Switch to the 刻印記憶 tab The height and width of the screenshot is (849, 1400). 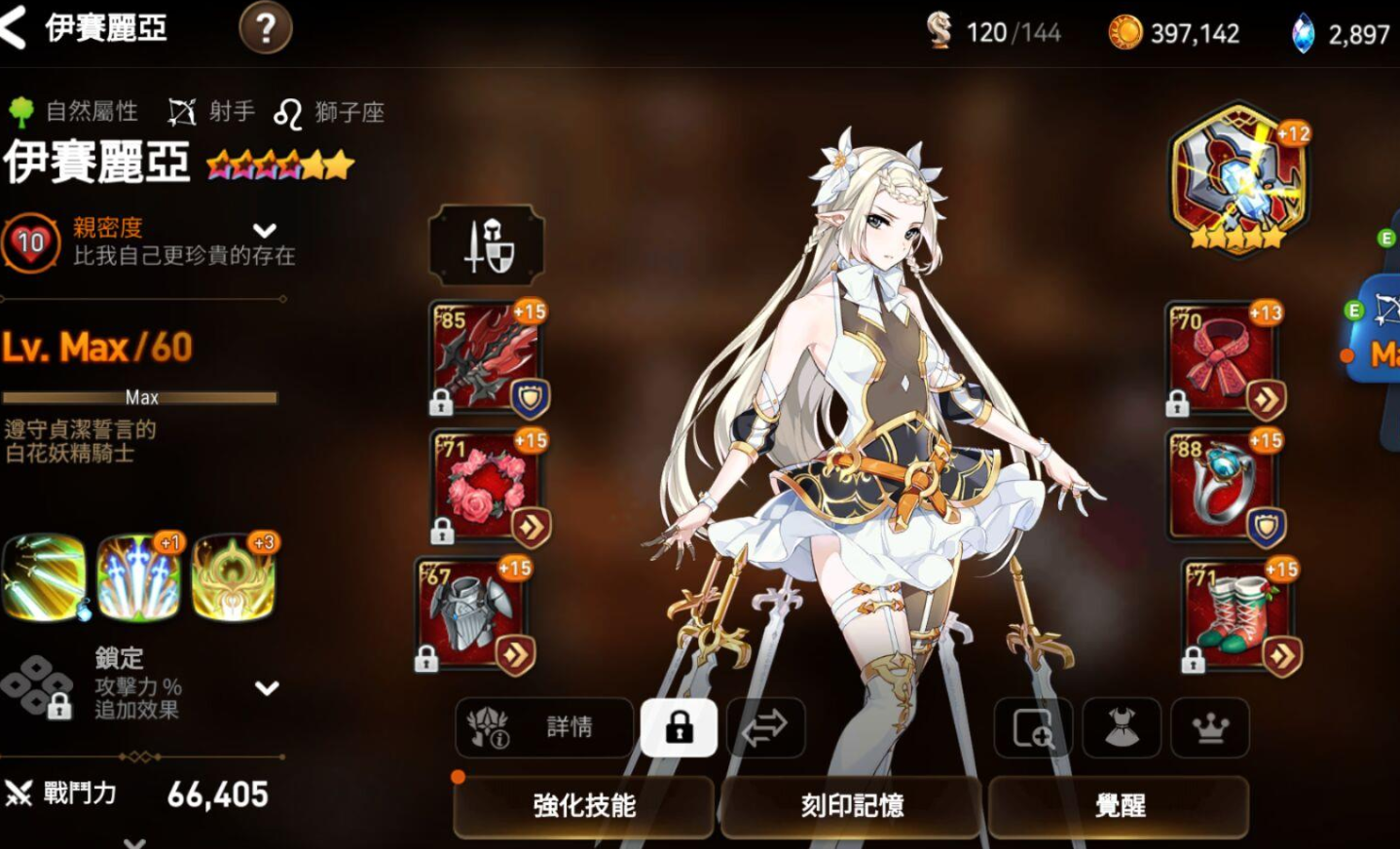coord(849,806)
